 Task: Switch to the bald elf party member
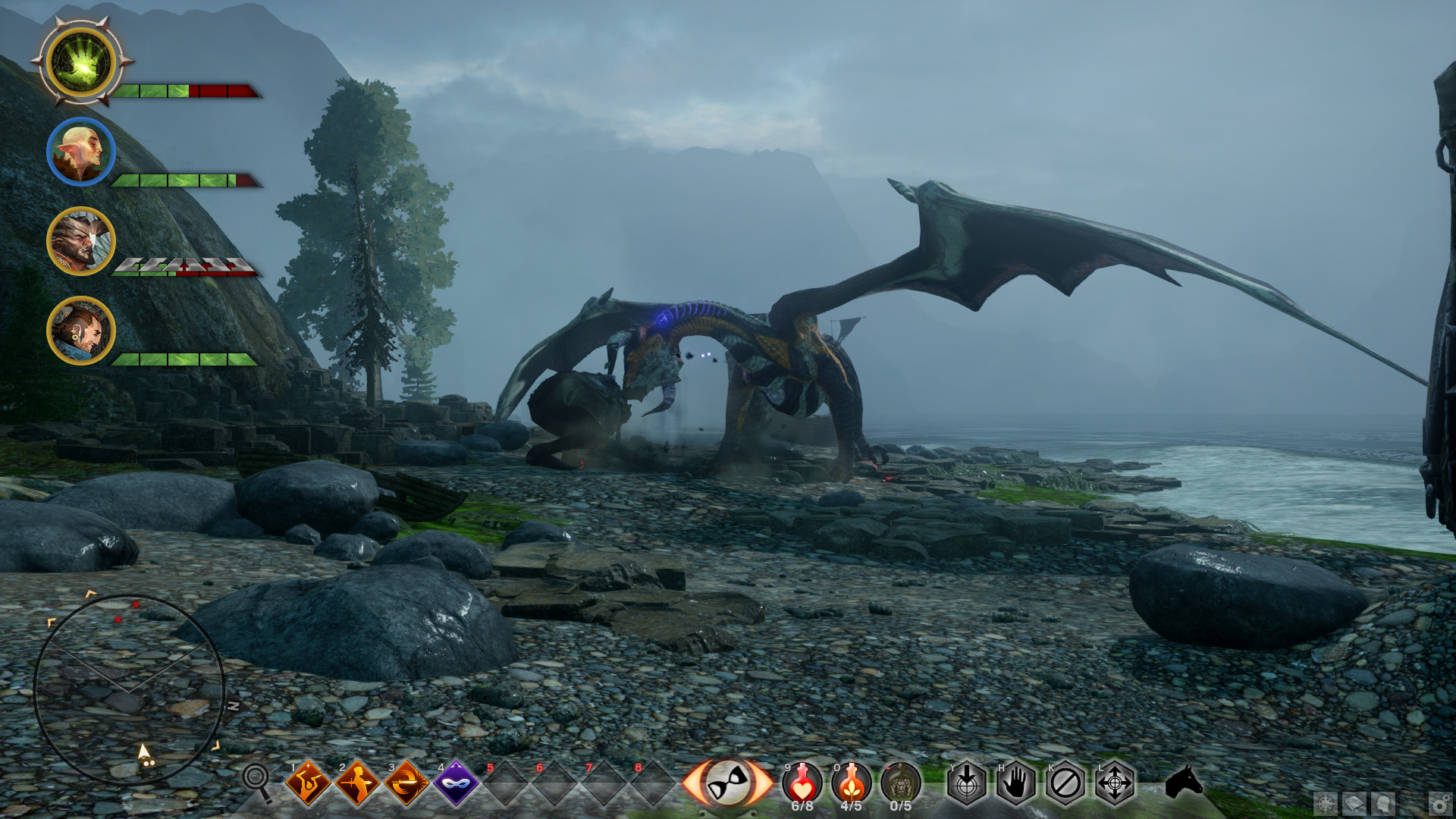[81, 152]
